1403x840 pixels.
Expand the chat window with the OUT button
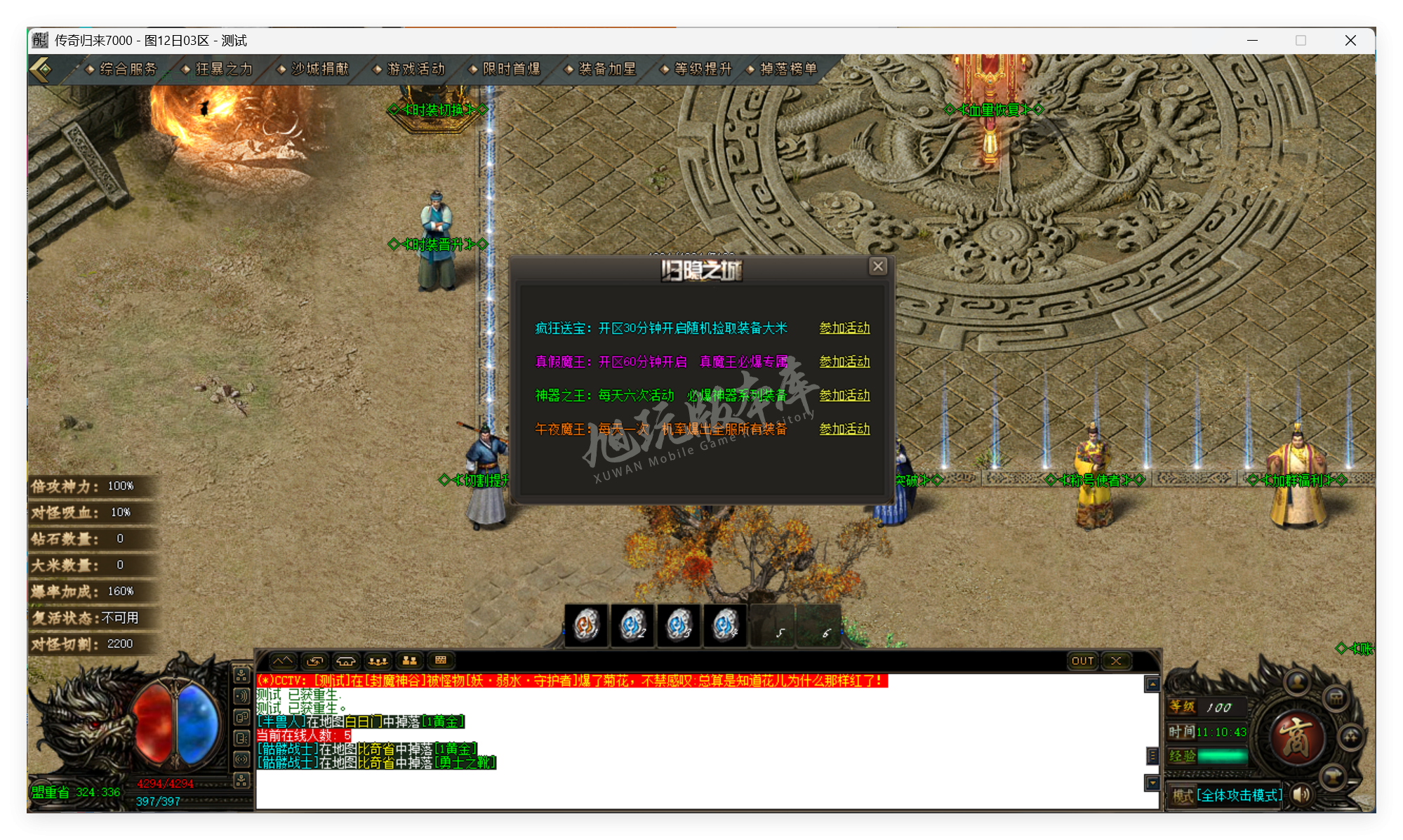tap(1083, 661)
